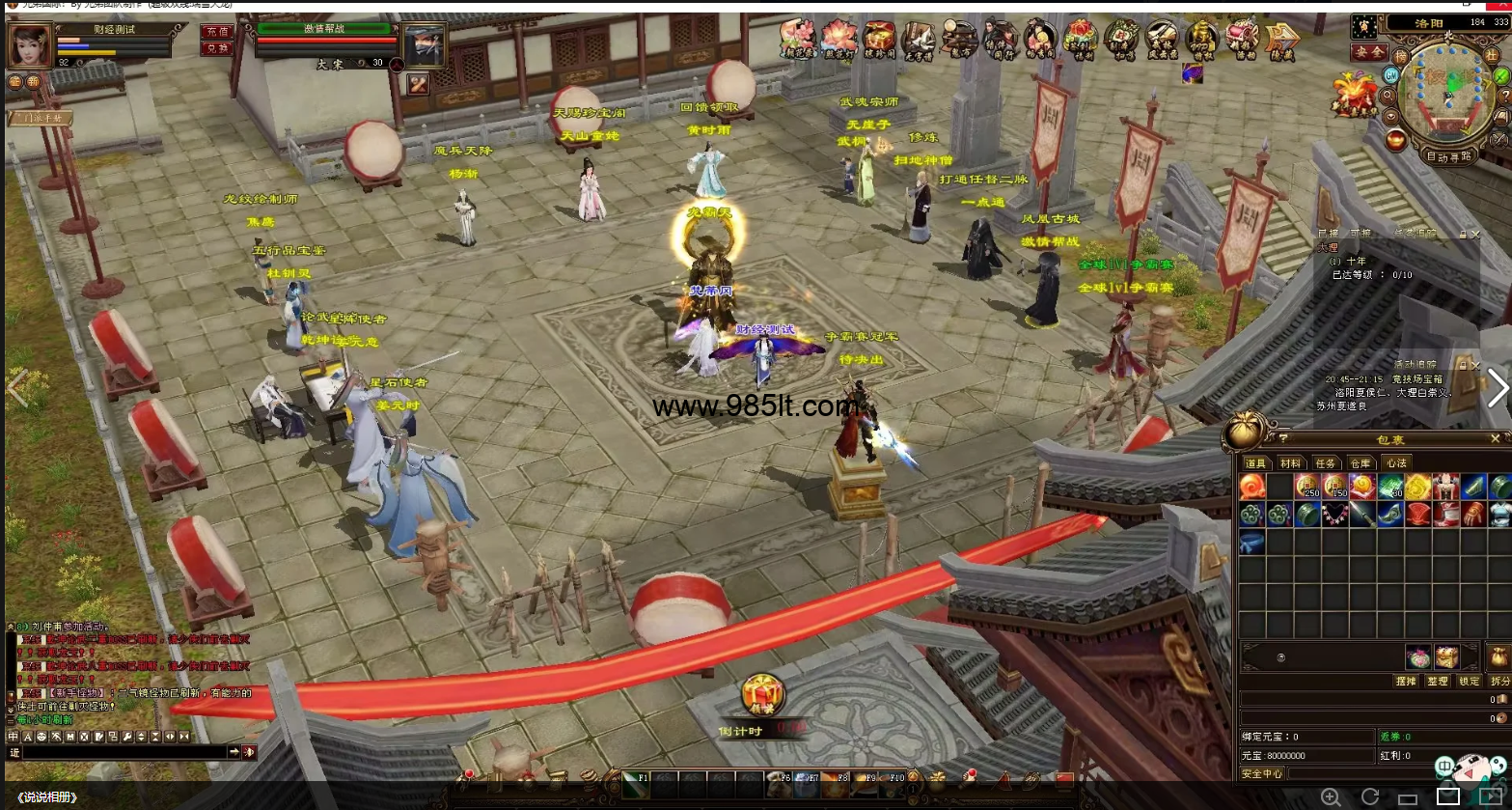Open the 任务 tab in the bag
The width and height of the screenshot is (1512, 810).
[x=1326, y=463]
